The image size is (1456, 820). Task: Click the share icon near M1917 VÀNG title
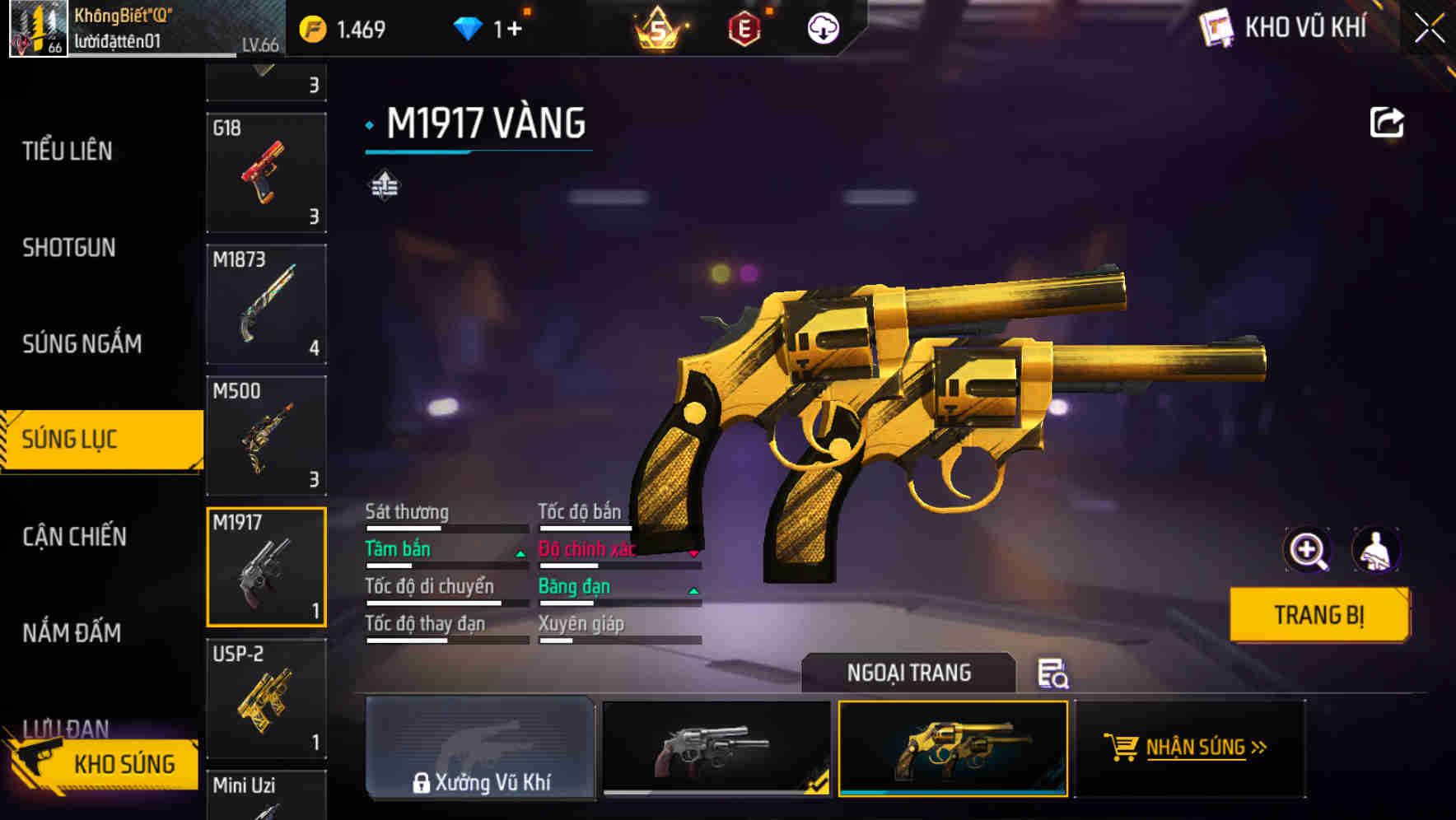coord(1387,121)
